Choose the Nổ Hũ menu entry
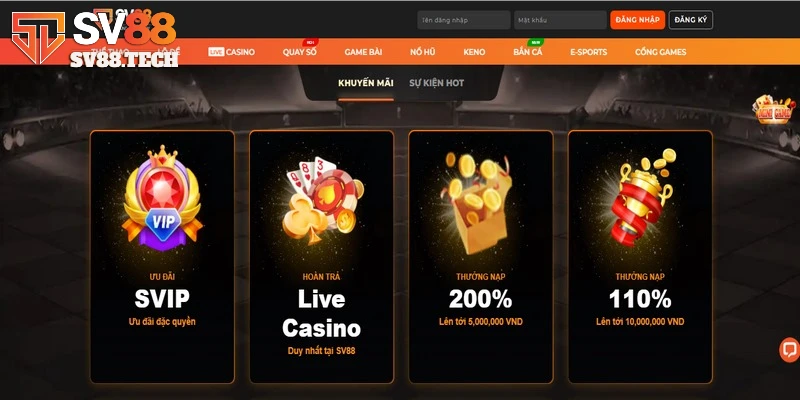 coord(423,51)
